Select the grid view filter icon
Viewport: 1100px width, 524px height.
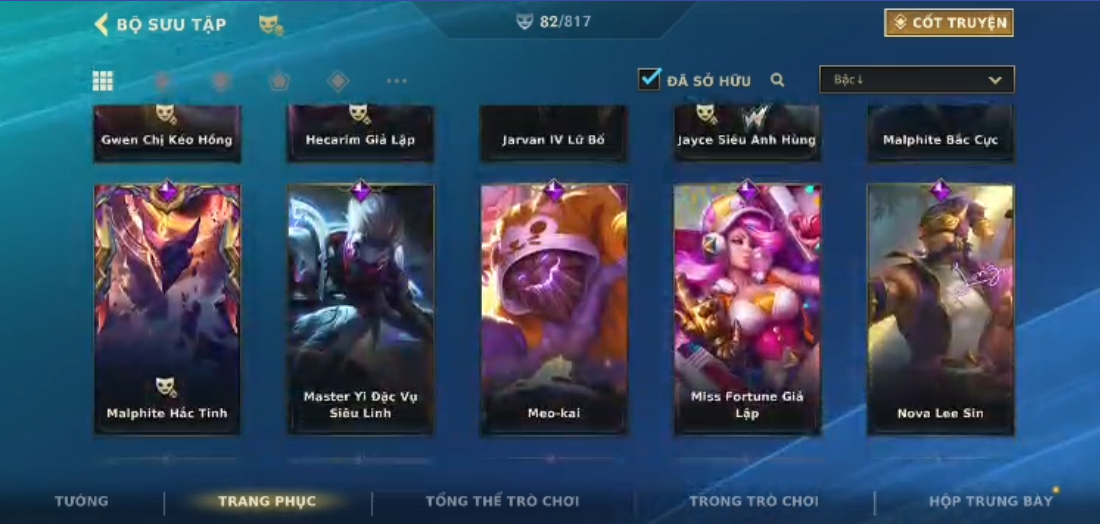coord(102,81)
